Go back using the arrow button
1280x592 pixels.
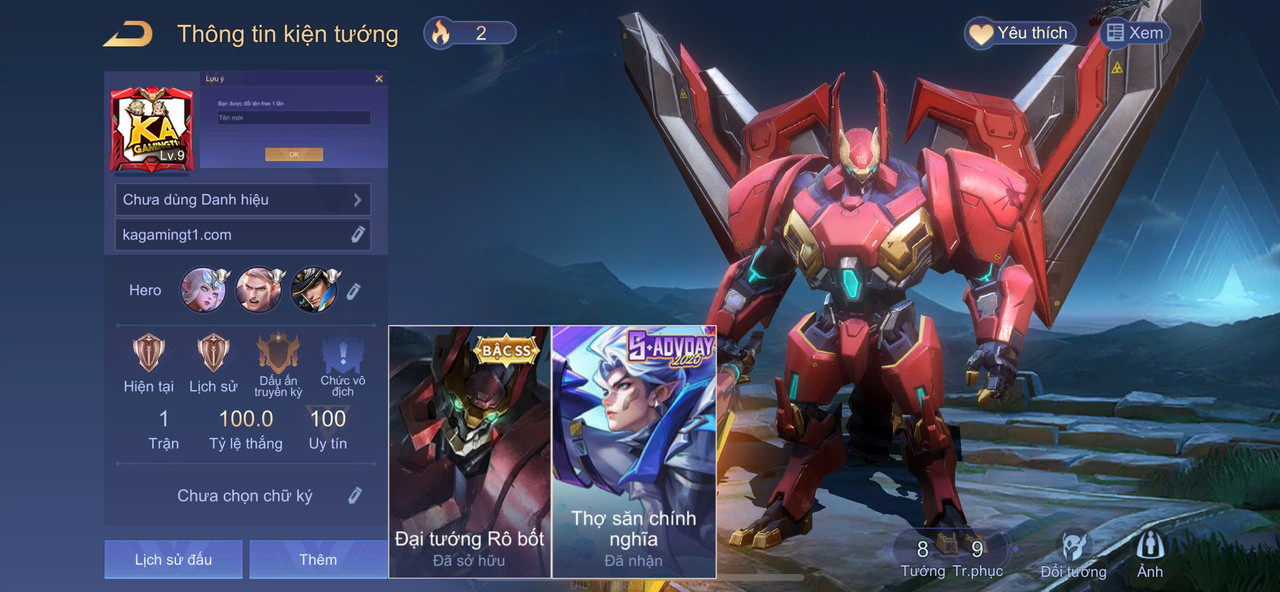tap(127, 34)
